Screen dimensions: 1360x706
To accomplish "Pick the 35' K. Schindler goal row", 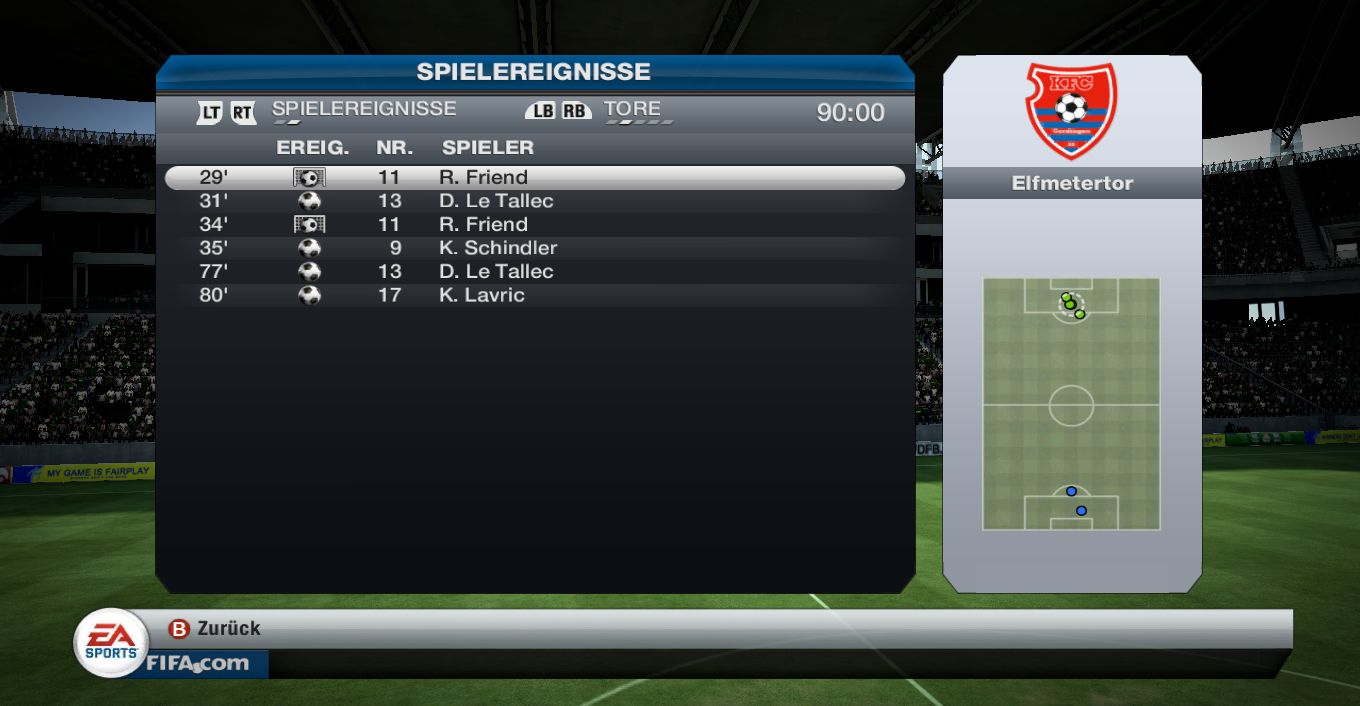I will click(534, 248).
